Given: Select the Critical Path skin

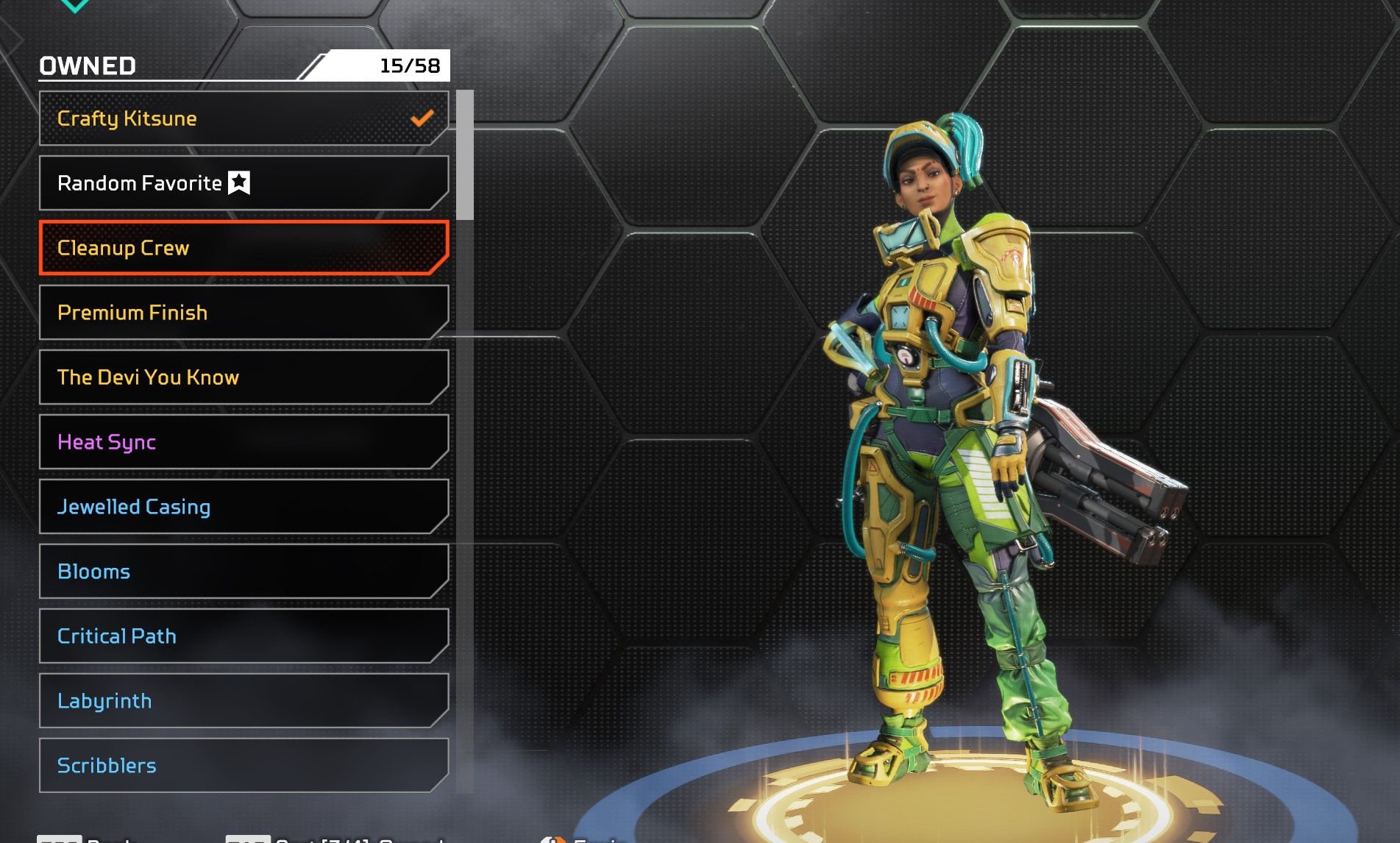Looking at the screenshot, I should coord(243,636).
